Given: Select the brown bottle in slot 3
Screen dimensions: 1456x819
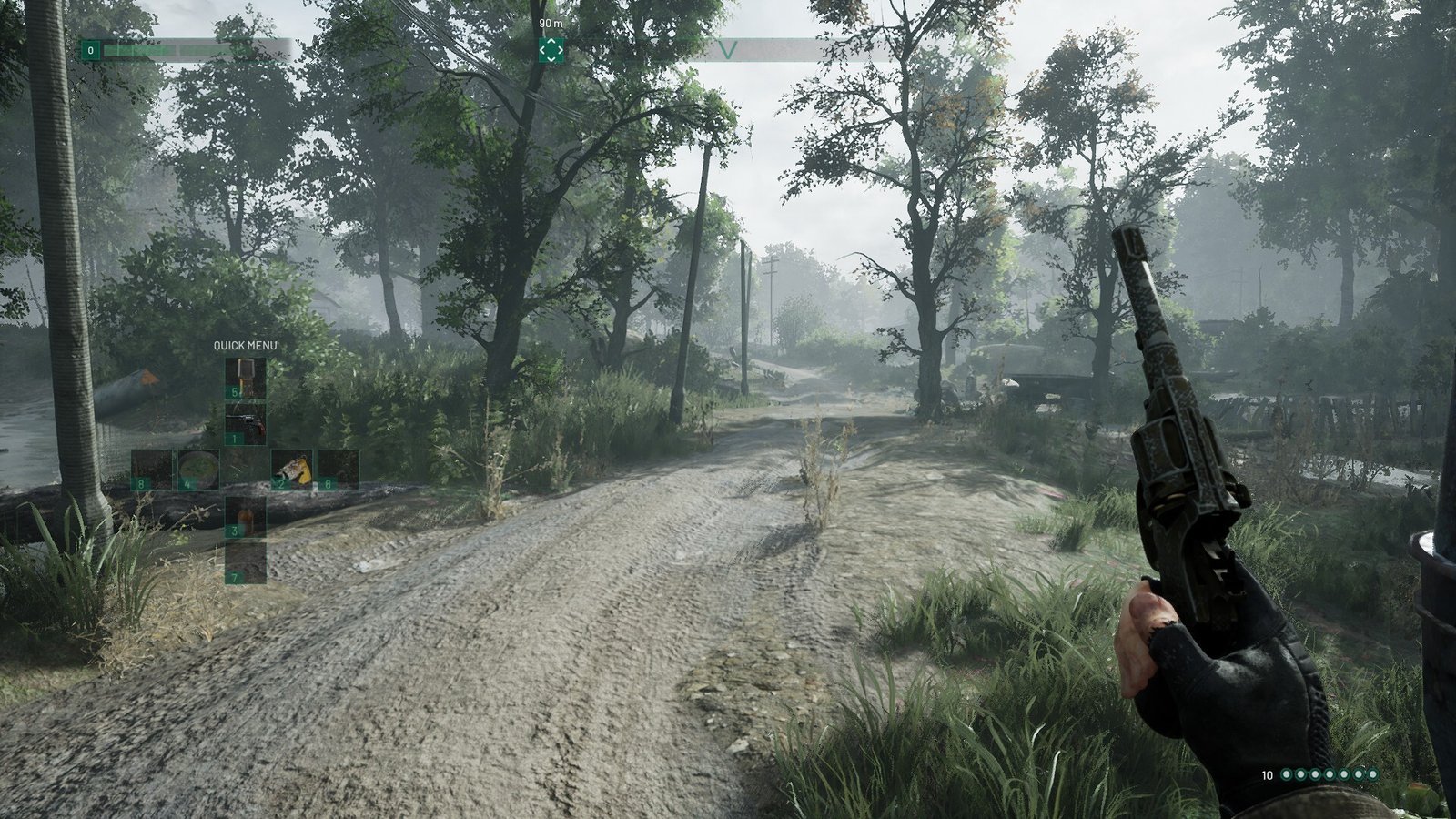Looking at the screenshot, I should tap(246, 516).
